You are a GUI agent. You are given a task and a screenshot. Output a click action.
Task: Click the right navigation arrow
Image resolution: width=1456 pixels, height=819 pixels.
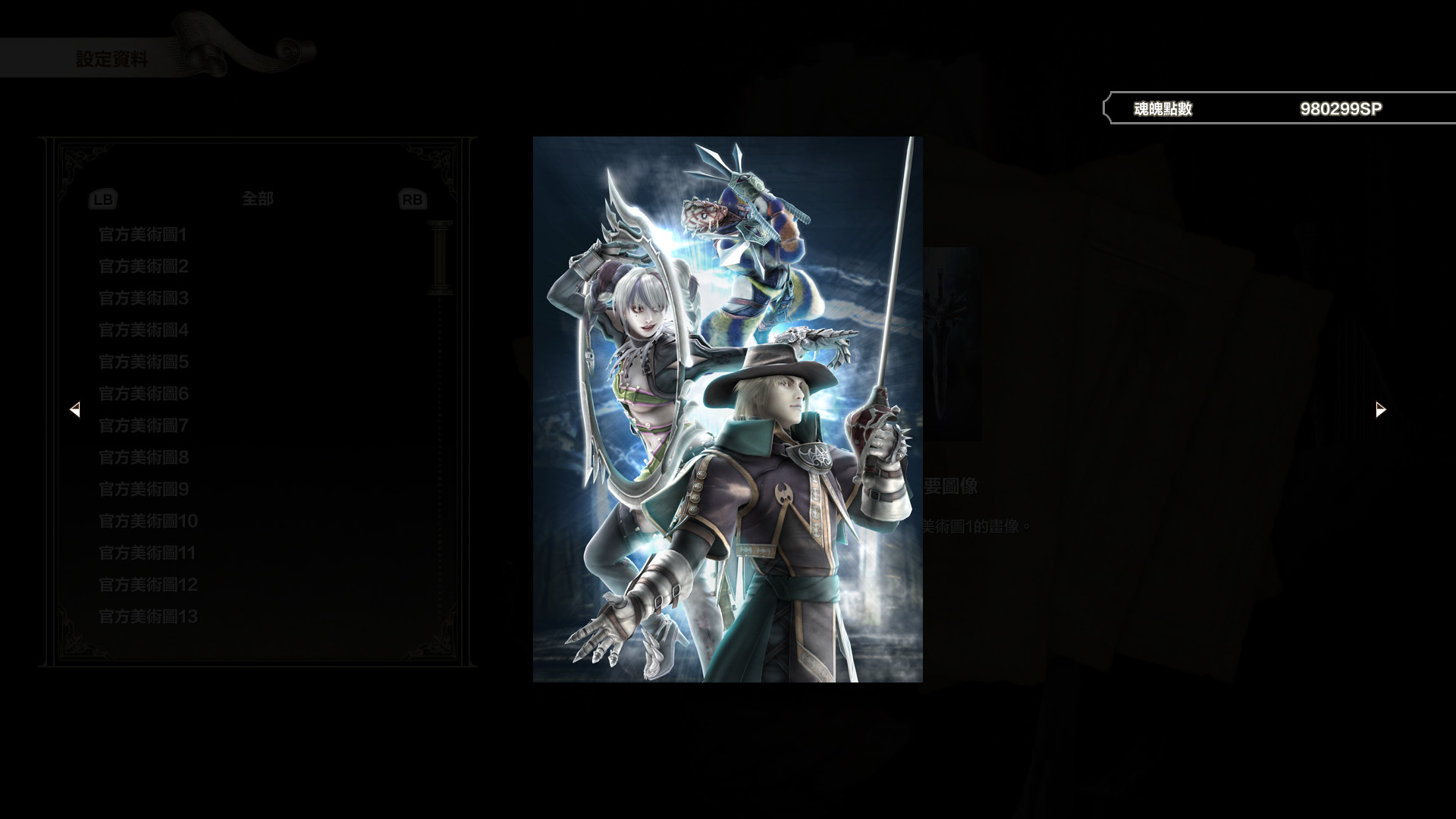1380,409
